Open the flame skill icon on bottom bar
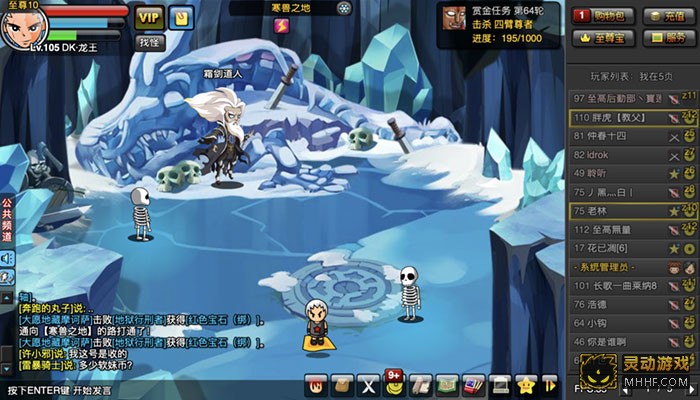The image size is (700, 400). [318, 383]
